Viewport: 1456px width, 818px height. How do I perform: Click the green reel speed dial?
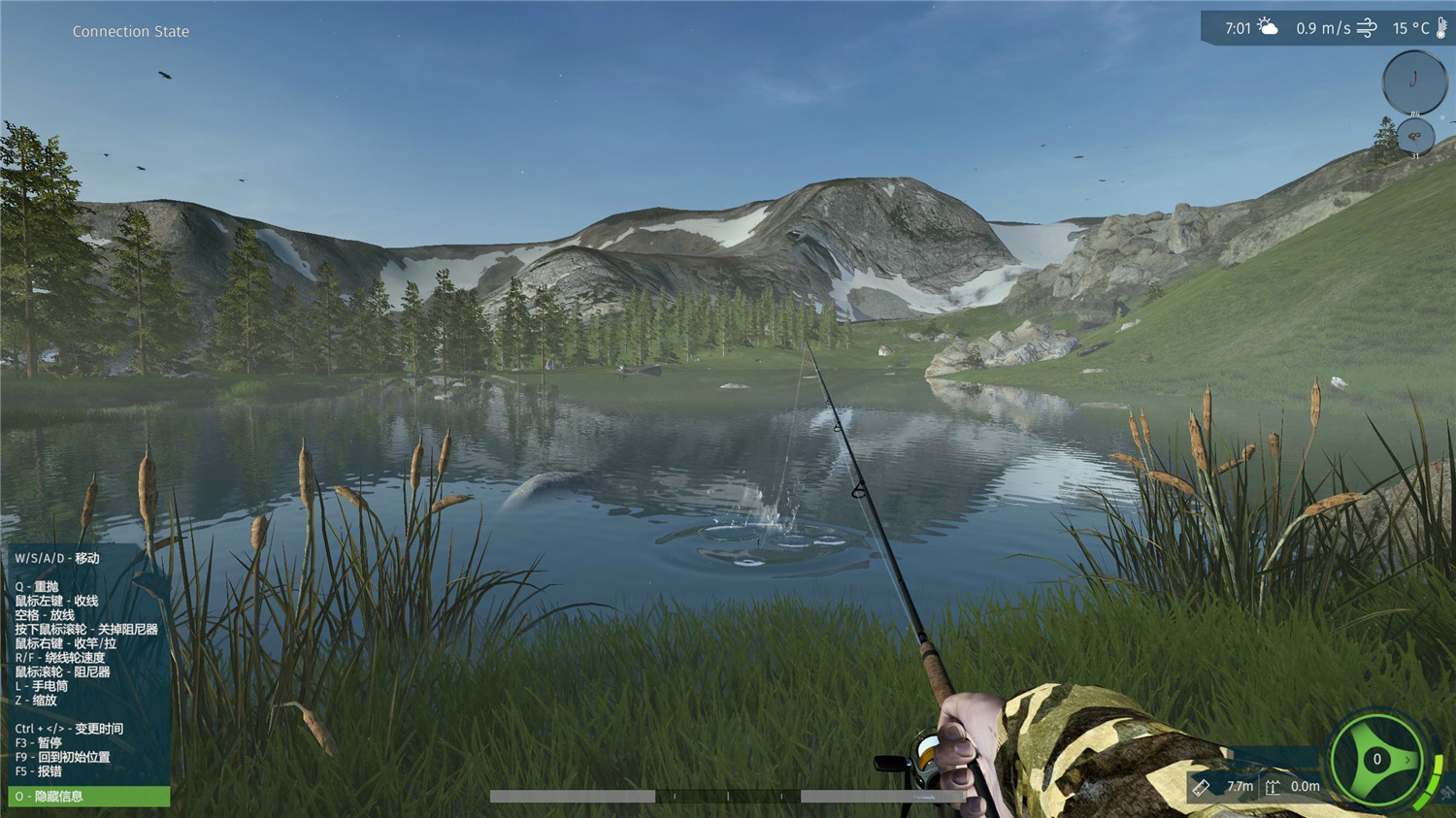(x=1376, y=760)
